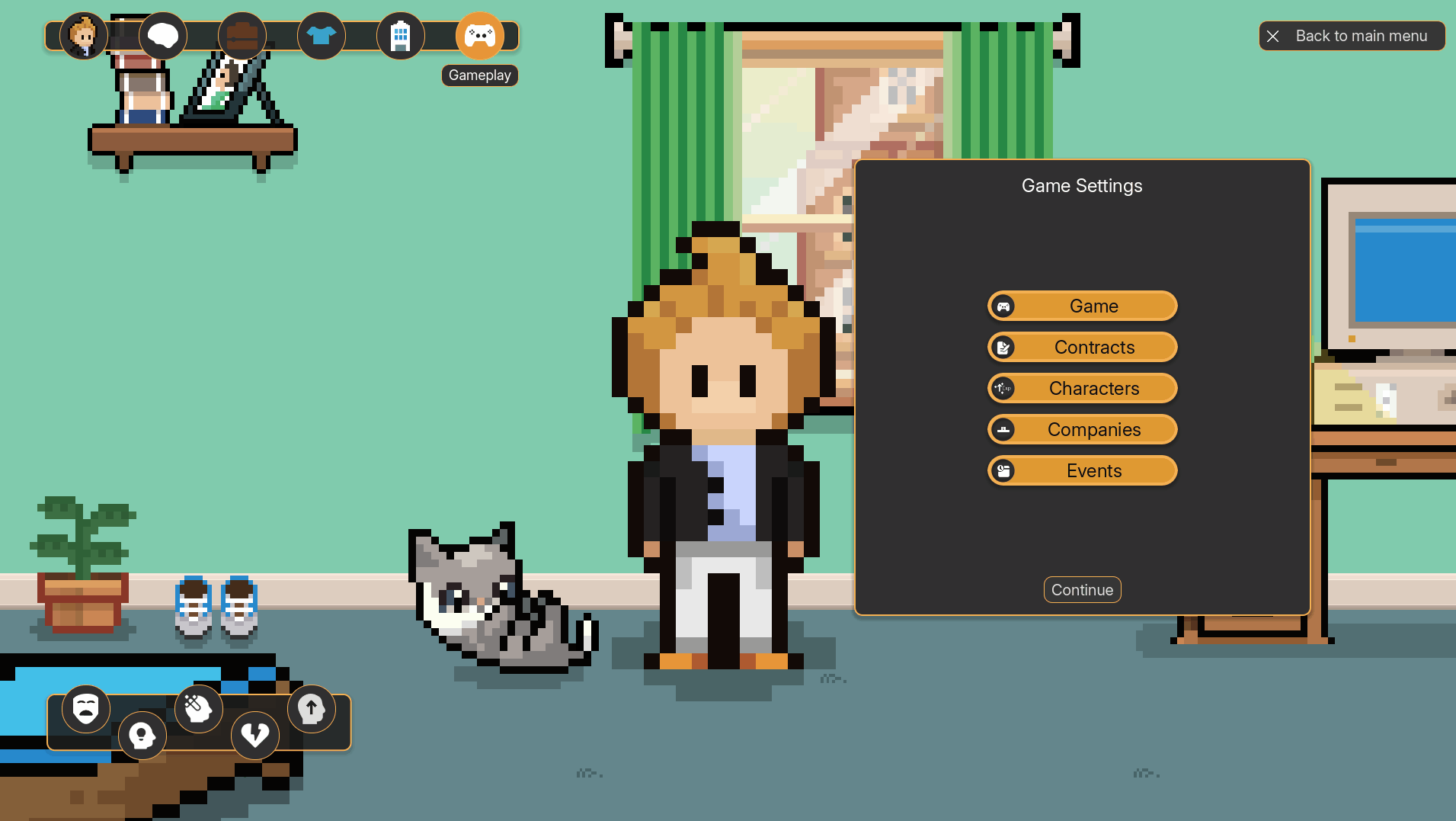Select the theater mask emotions icon
Viewport: 1456px width, 821px height.
coord(86,709)
